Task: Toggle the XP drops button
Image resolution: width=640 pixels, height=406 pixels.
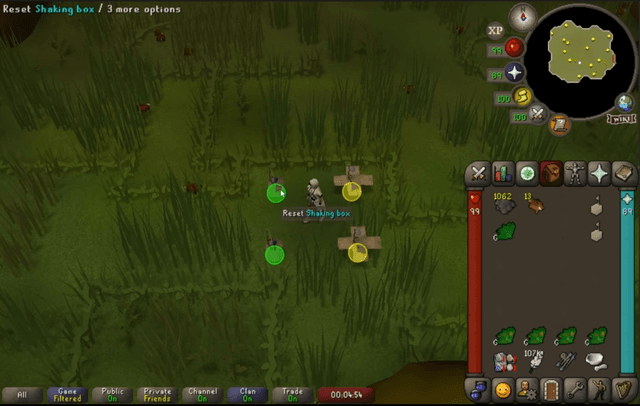Action: coord(495,31)
